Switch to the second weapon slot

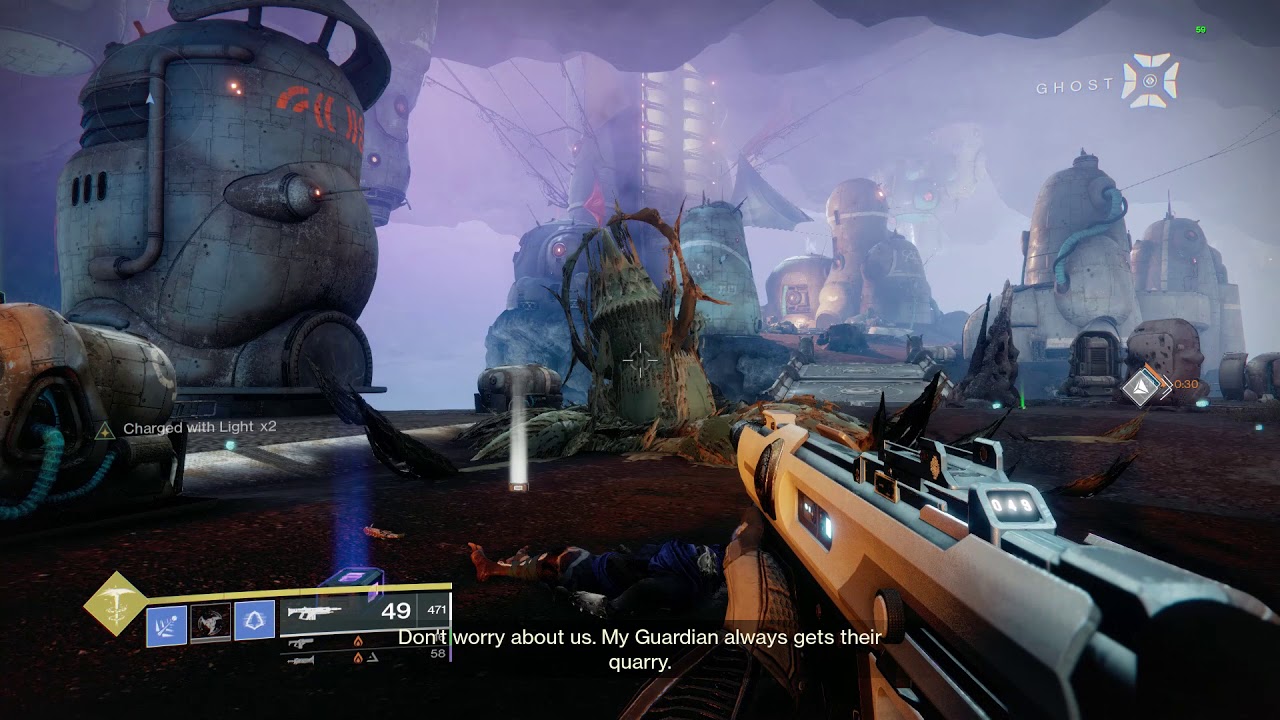(x=299, y=643)
